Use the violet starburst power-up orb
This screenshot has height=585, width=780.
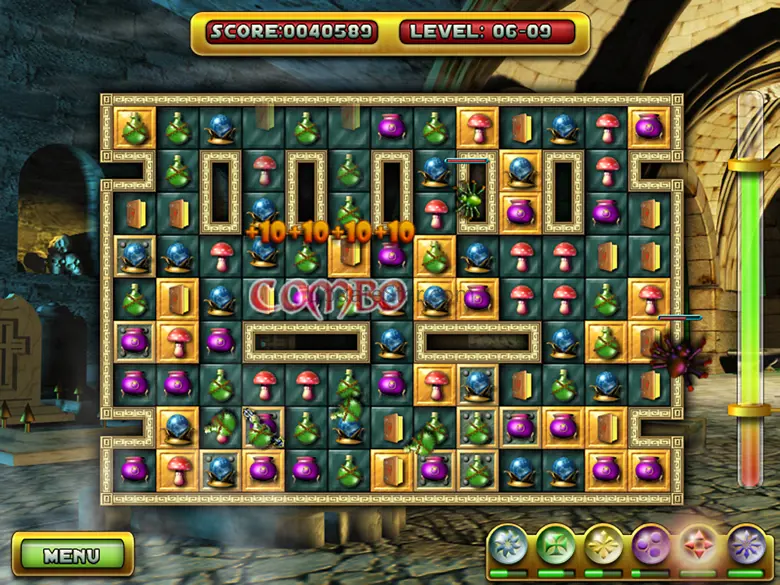coord(746,546)
